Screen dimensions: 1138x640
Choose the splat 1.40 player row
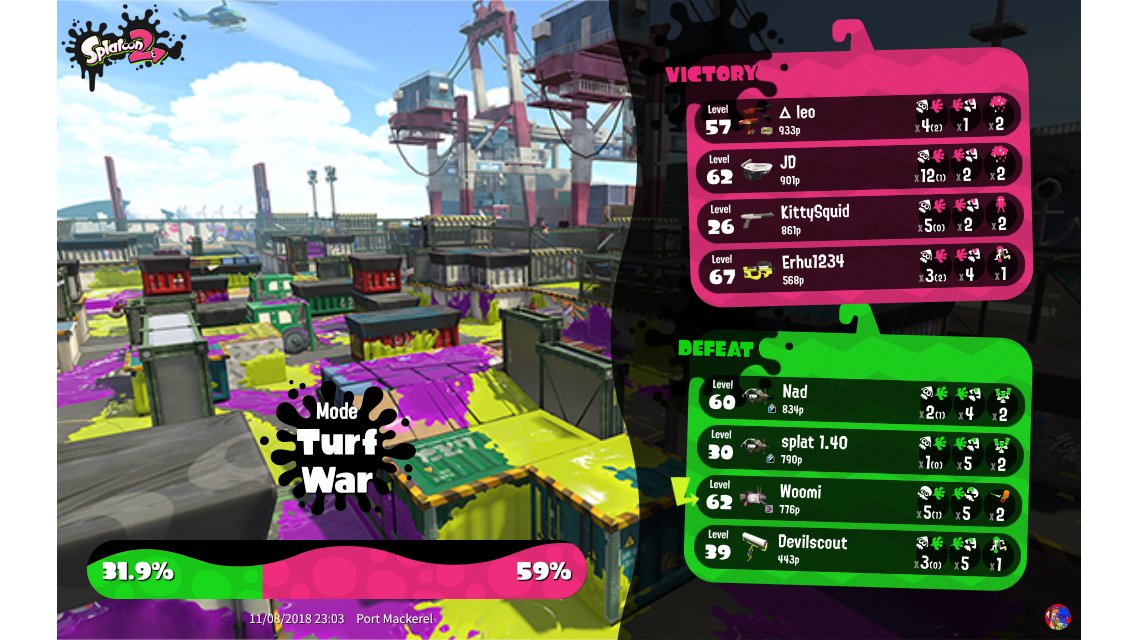click(x=858, y=449)
